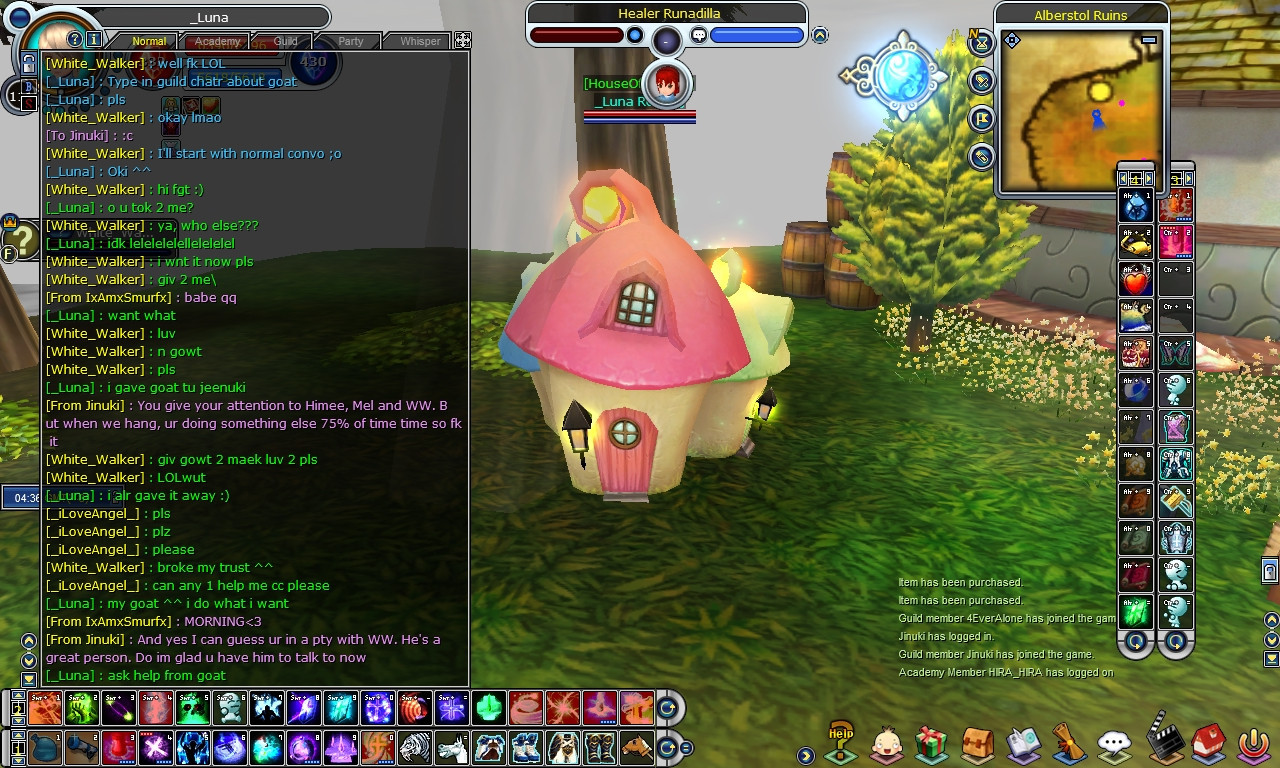Click the Alberstol Ruins minimap
This screenshot has height=768, width=1280.
coord(1080,110)
